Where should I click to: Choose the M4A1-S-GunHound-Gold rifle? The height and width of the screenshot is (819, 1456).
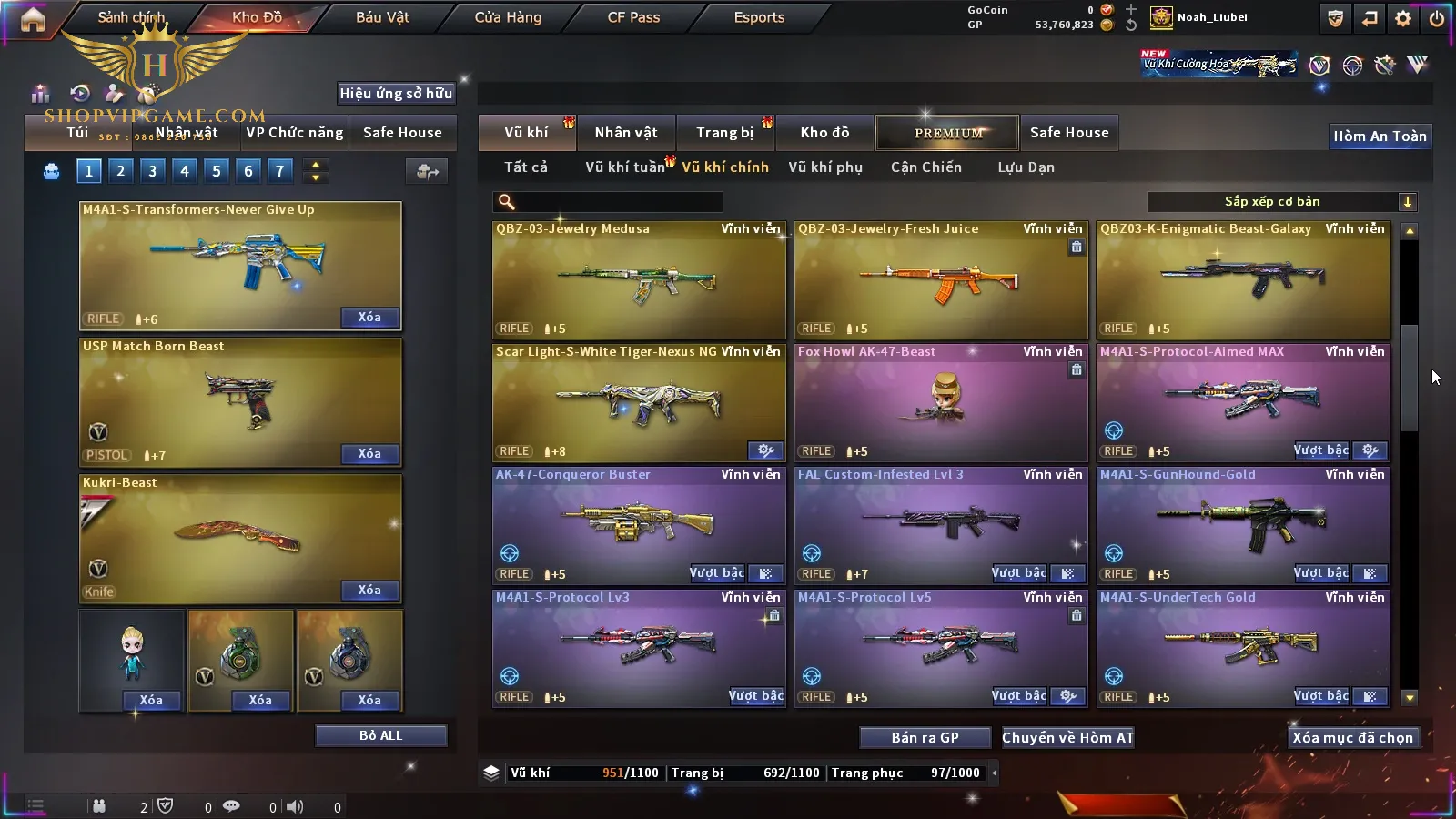click(x=1243, y=525)
